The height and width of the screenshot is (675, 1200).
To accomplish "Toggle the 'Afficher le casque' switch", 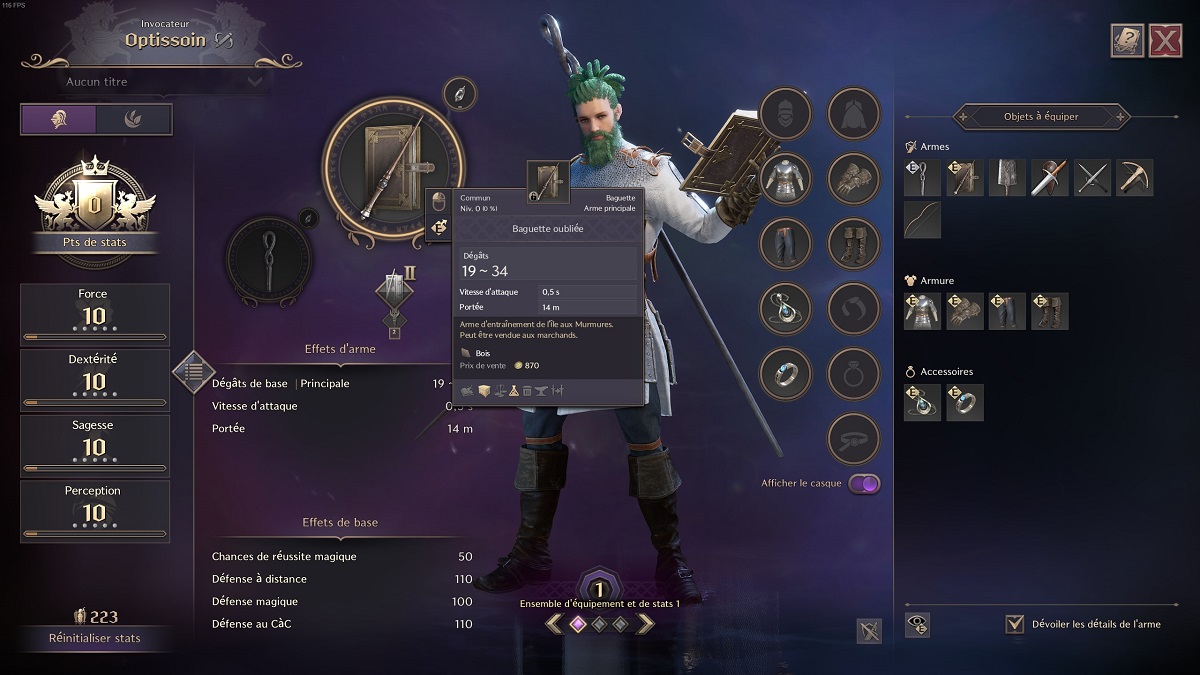I will [x=864, y=484].
